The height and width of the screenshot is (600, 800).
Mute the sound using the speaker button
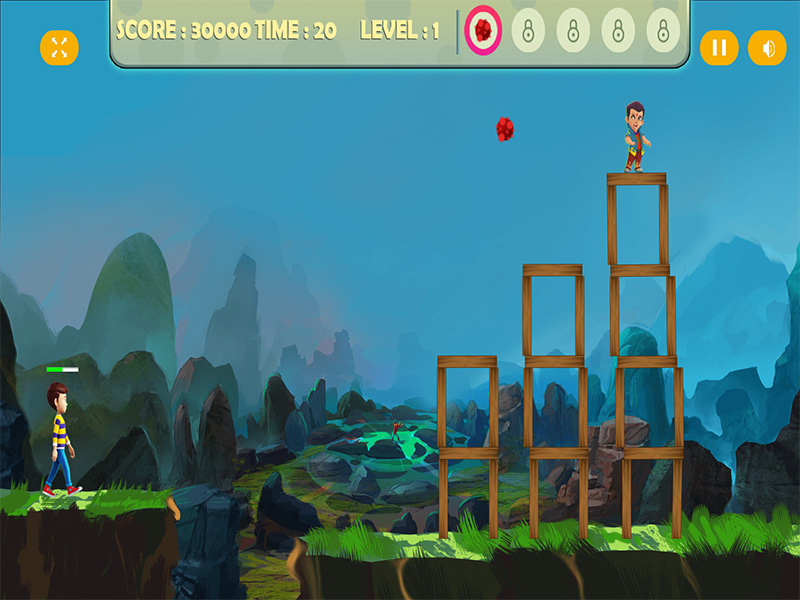point(767,47)
